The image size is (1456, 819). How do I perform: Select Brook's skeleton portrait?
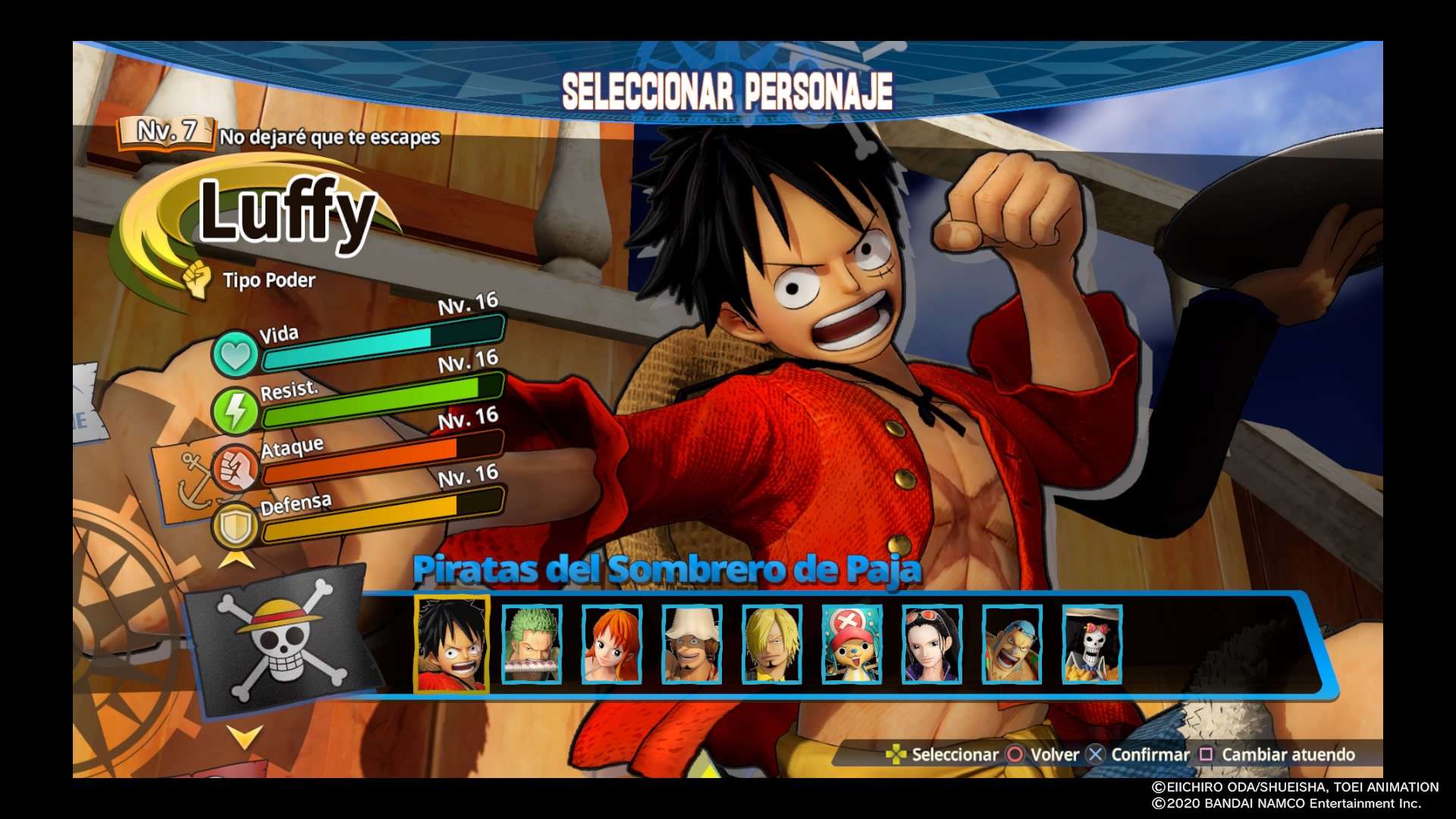click(x=1091, y=644)
